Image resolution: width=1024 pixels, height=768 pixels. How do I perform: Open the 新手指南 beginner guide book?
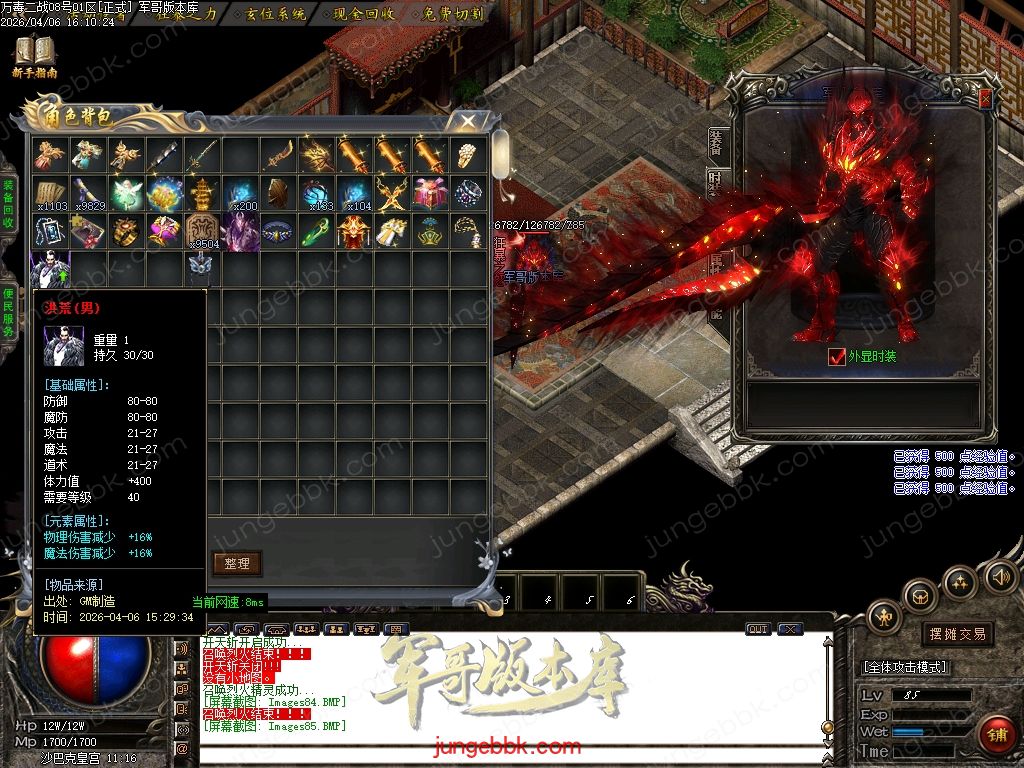pyautogui.click(x=35, y=55)
